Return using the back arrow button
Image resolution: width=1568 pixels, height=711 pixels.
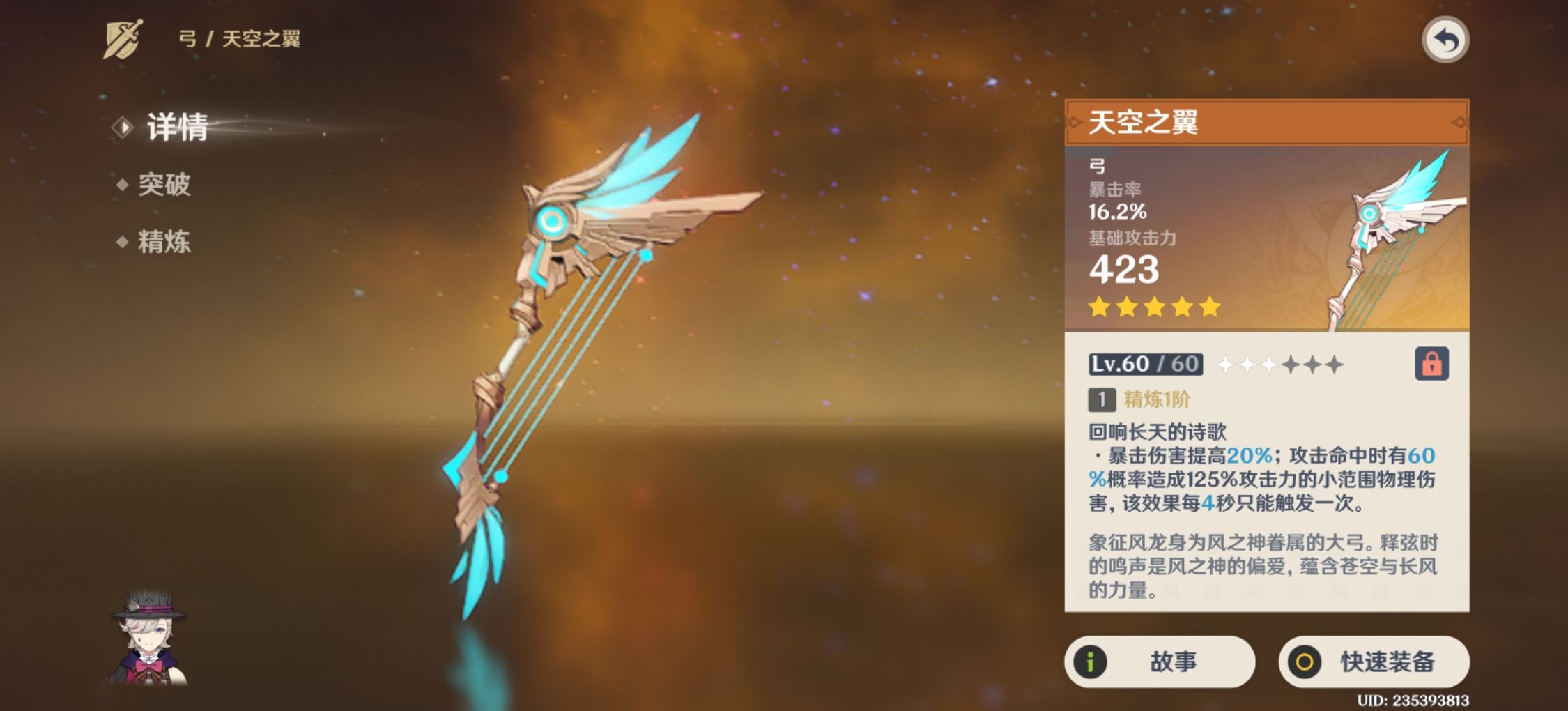point(1445,40)
